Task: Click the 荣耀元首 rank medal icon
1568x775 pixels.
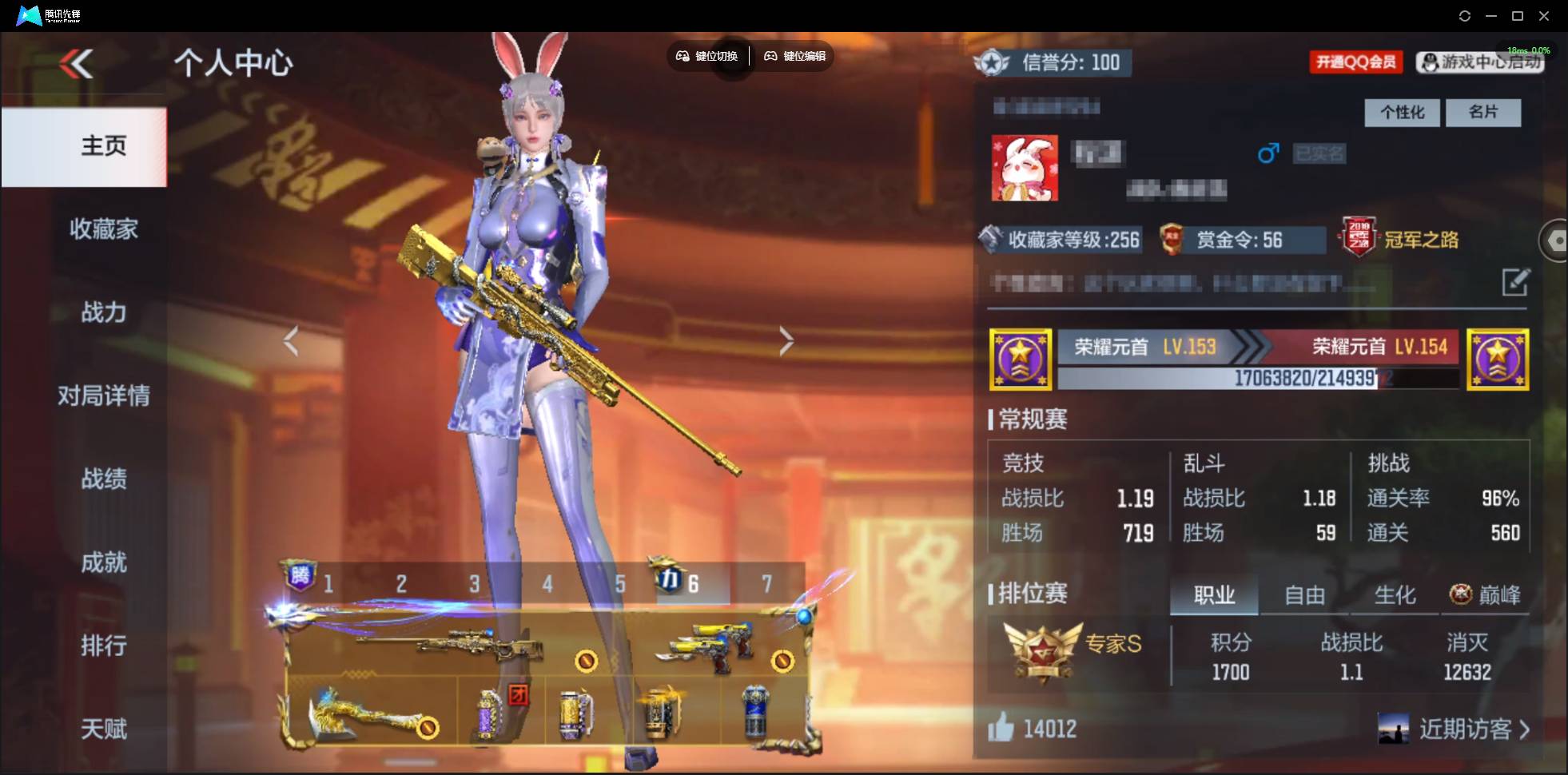Action: (x=1021, y=359)
